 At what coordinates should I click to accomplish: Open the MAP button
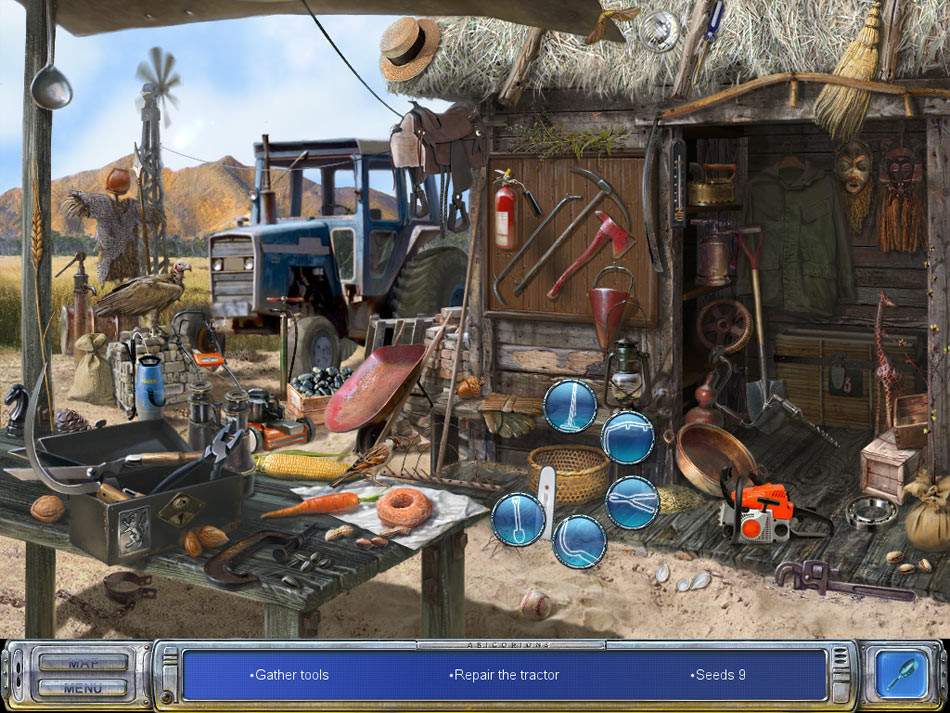[x=83, y=662]
